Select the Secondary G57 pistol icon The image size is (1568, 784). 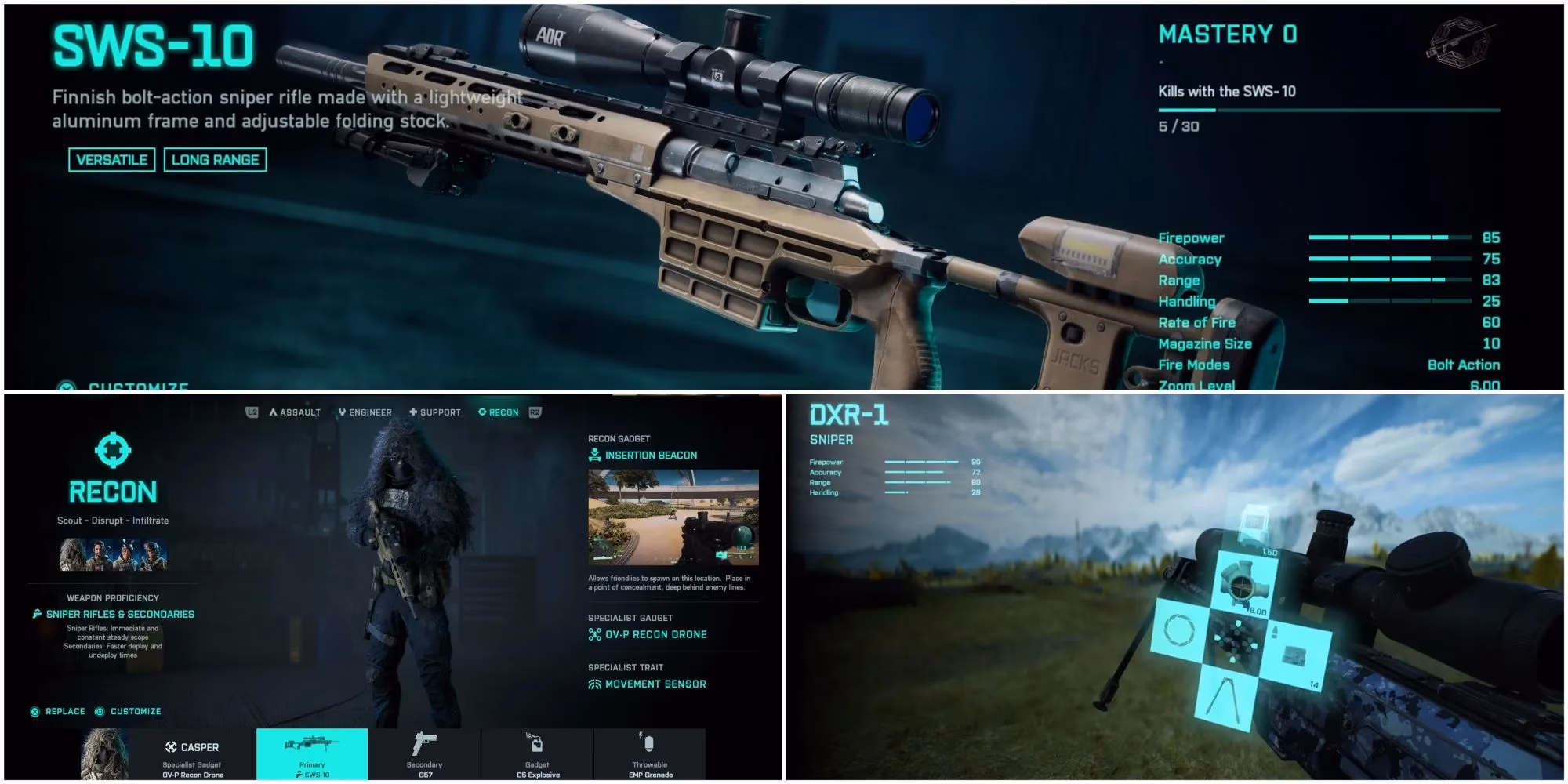point(423,742)
